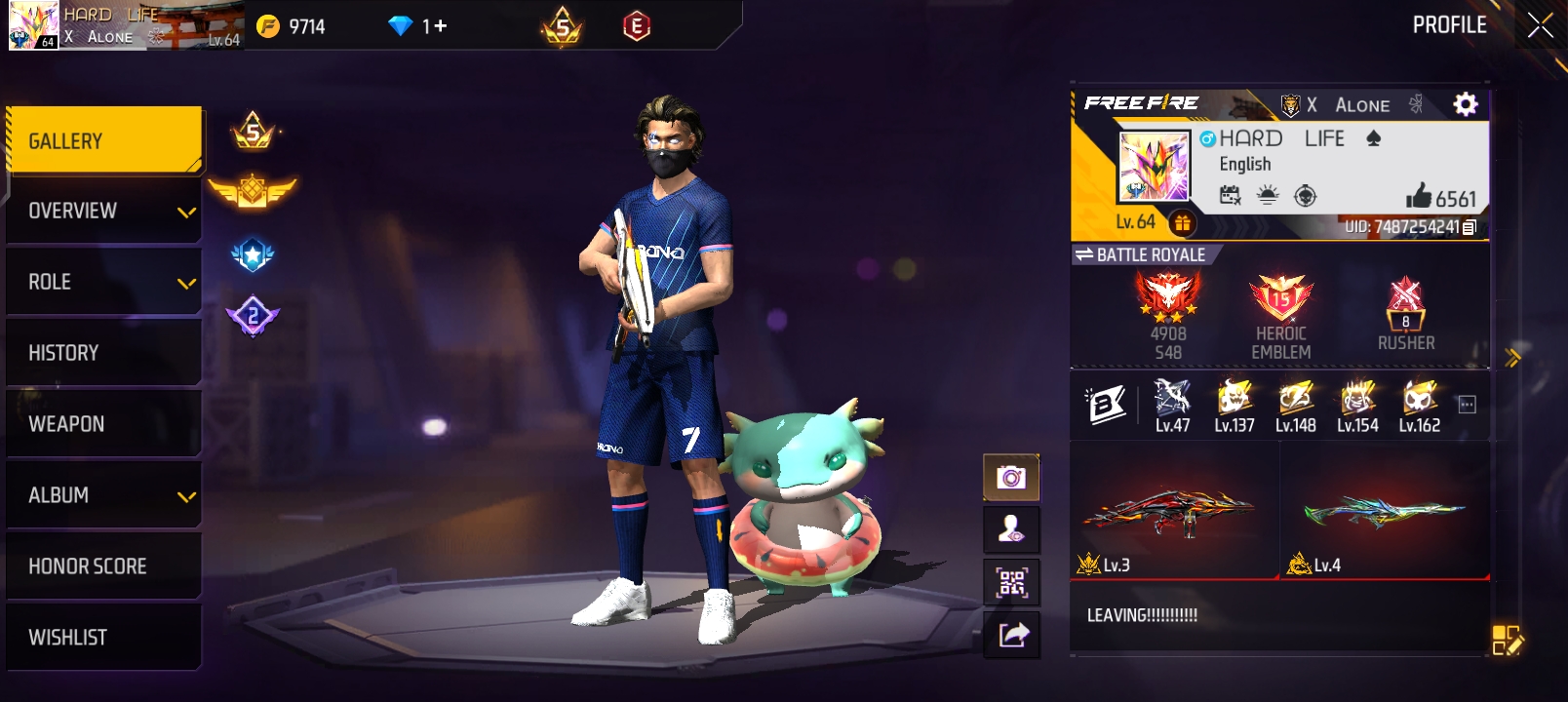Open the gift box icon
The image size is (1568, 702).
pos(1182,223)
